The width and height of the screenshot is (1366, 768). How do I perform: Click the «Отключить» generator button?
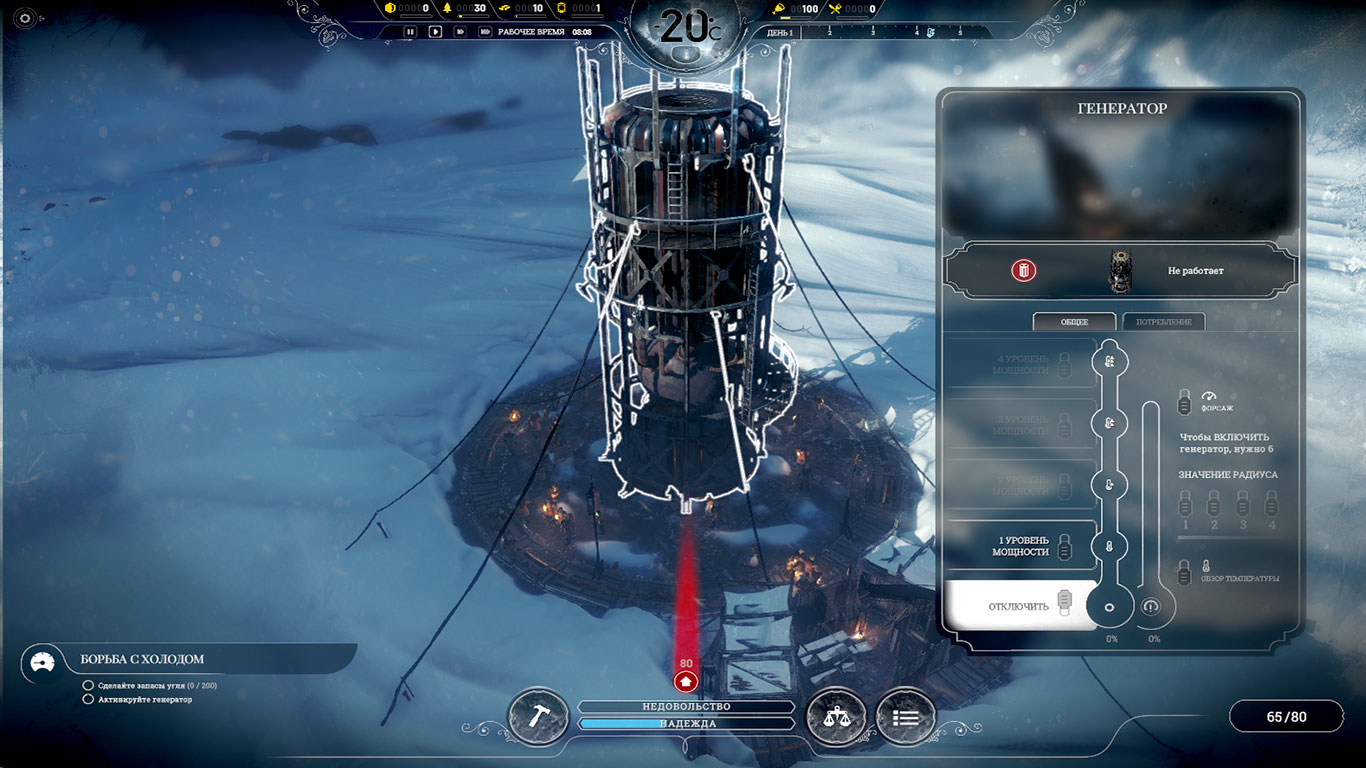pyautogui.click(x=1019, y=606)
